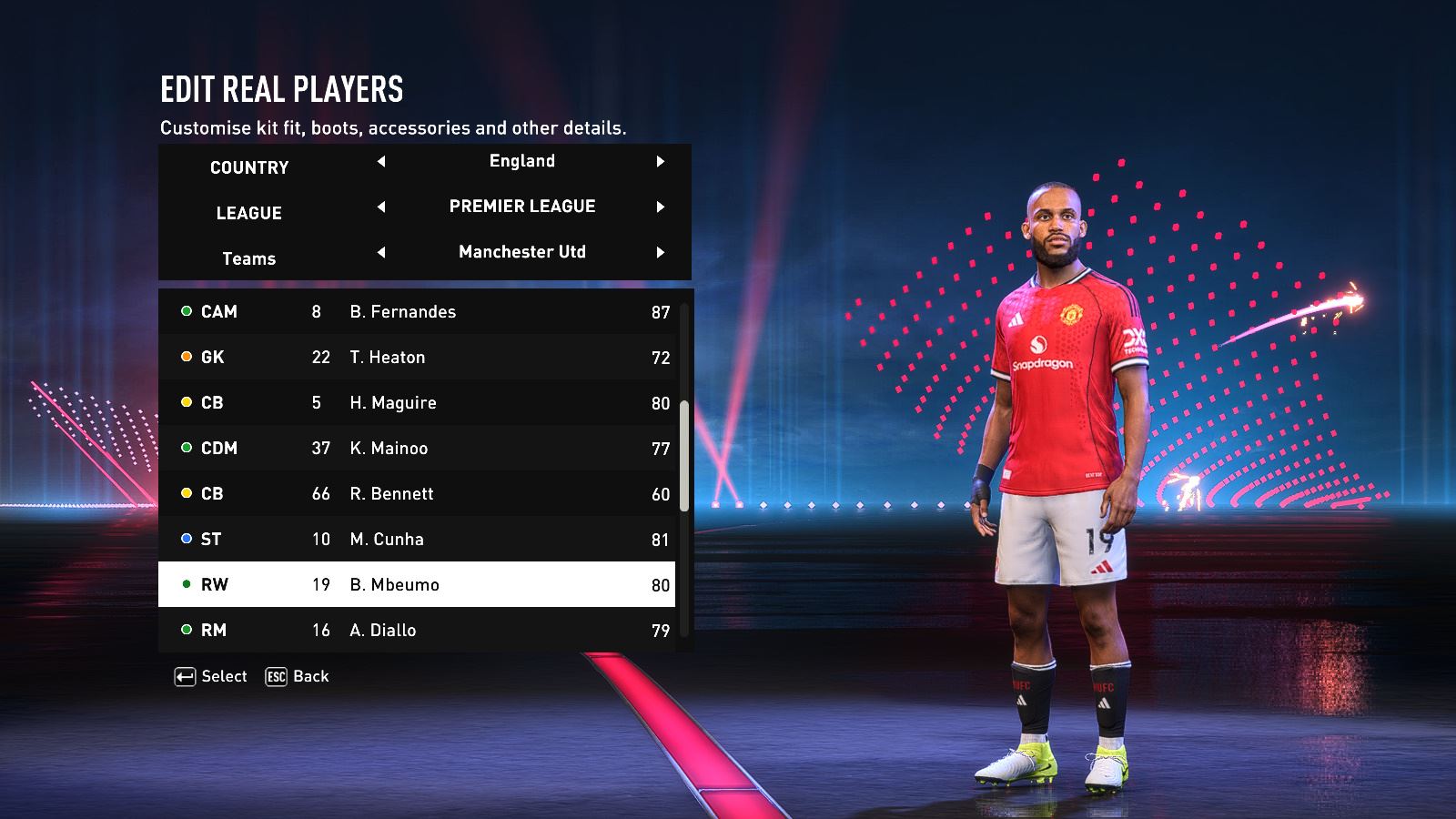The image size is (1456, 819).
Task: Click the Back option
Action: click(298, 676)
